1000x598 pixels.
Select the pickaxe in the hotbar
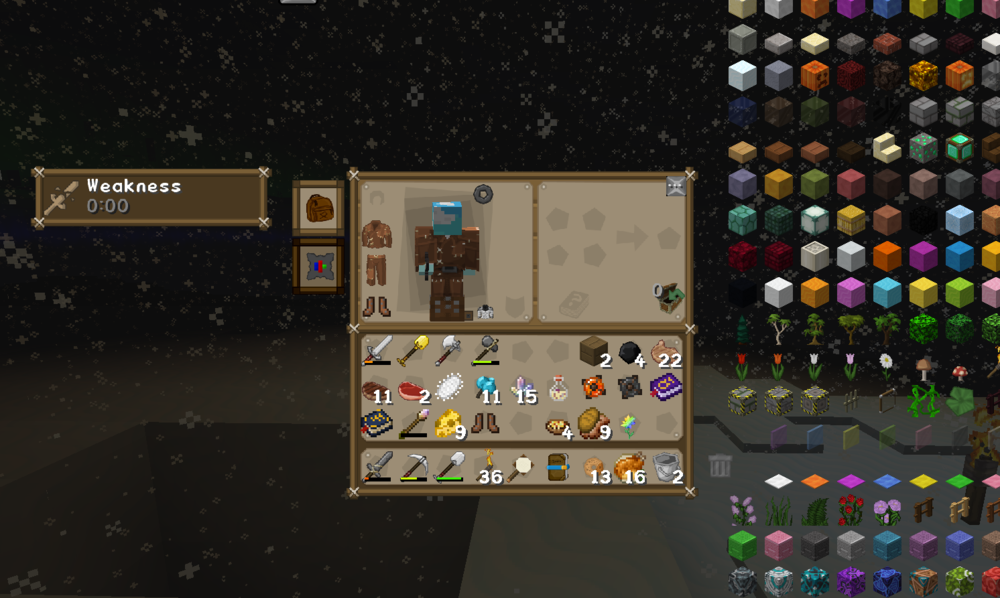(x=413, y=467)
